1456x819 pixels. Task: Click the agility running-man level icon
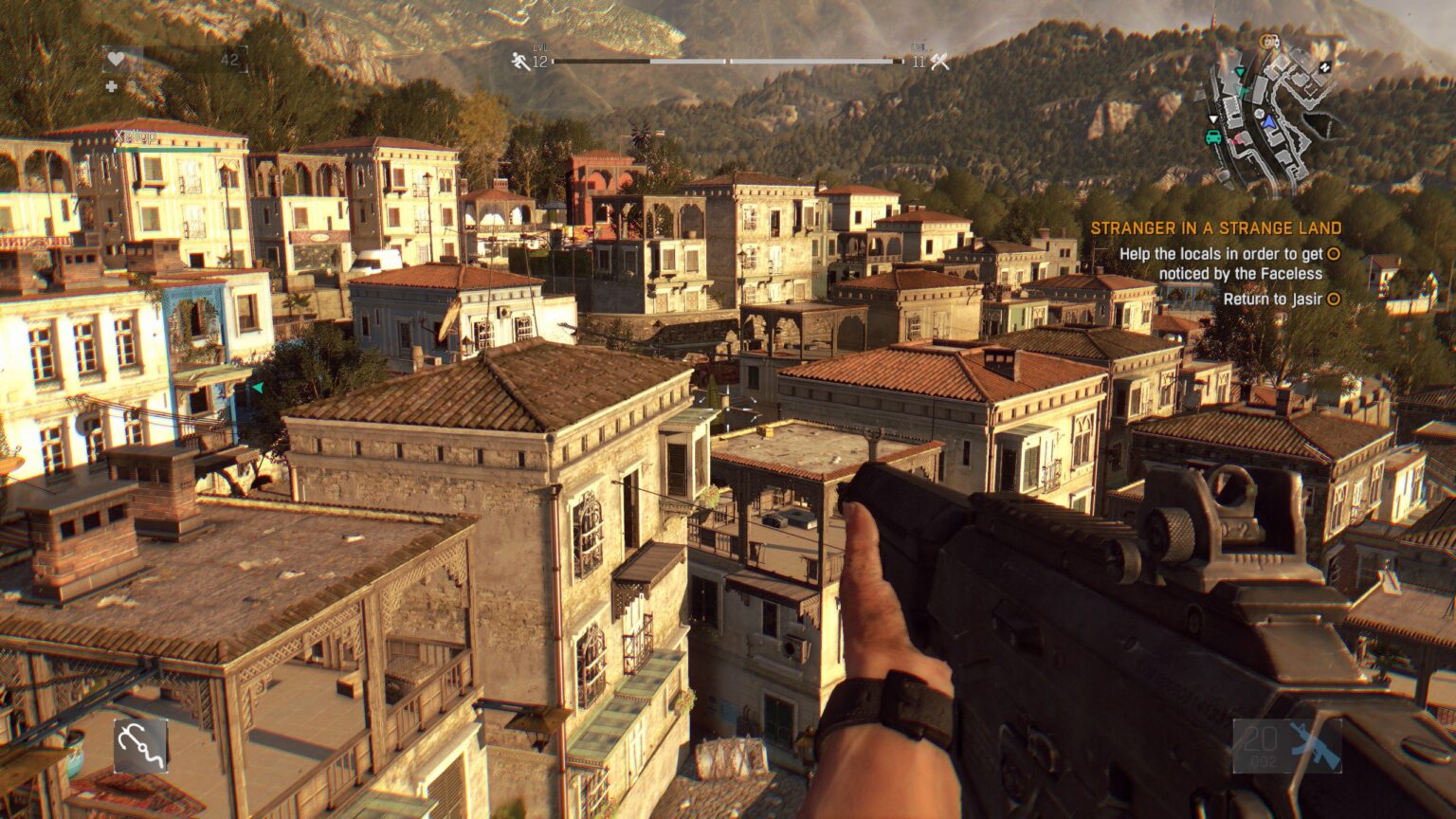click(x=520, y=62)
